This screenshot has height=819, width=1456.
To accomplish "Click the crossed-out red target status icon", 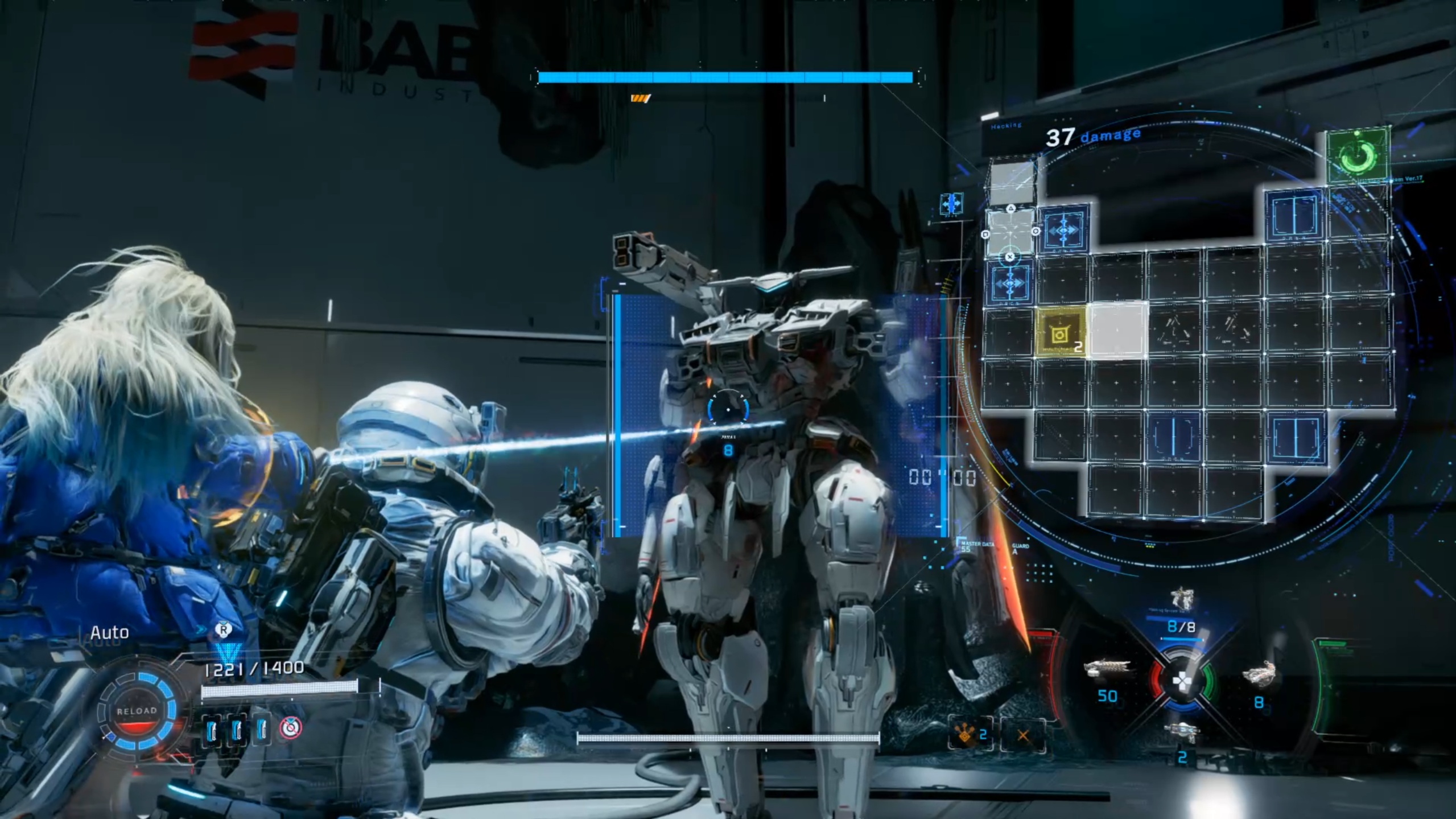I will tap(291, 727).
